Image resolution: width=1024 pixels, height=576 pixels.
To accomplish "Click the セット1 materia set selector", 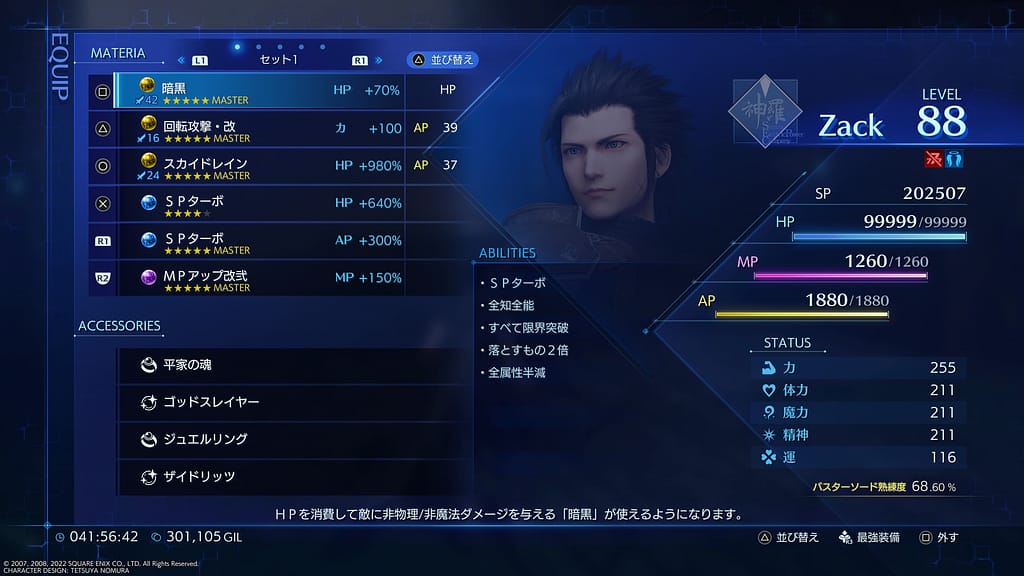I will 279,60.
